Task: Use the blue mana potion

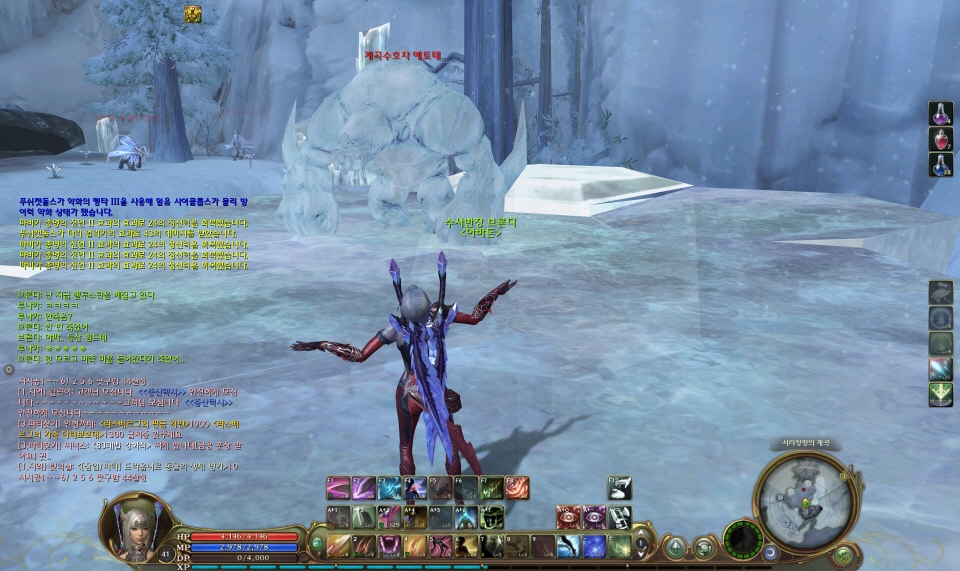Action: (x=940, y=165)
